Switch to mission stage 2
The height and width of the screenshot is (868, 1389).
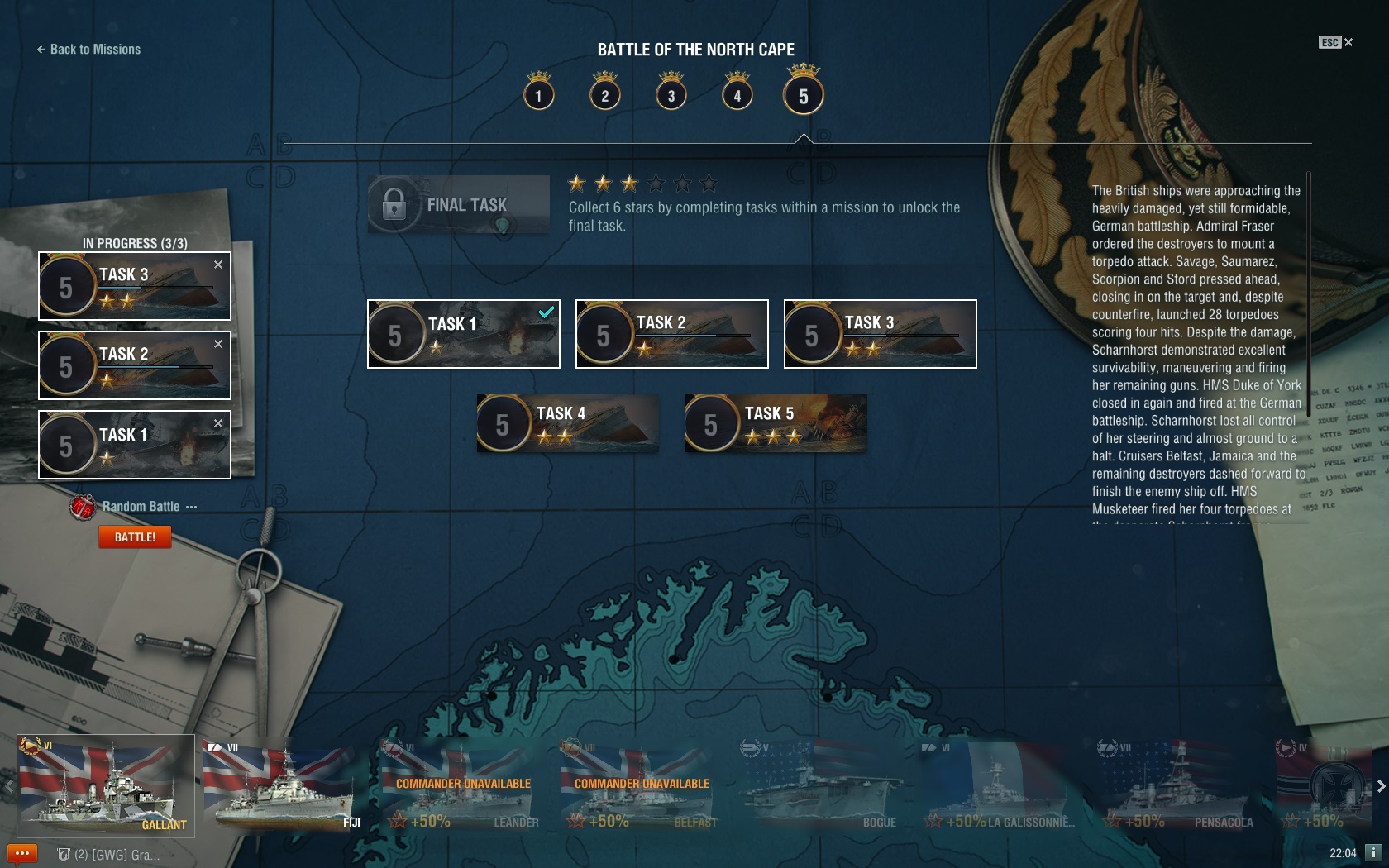(x=604, y=96)
